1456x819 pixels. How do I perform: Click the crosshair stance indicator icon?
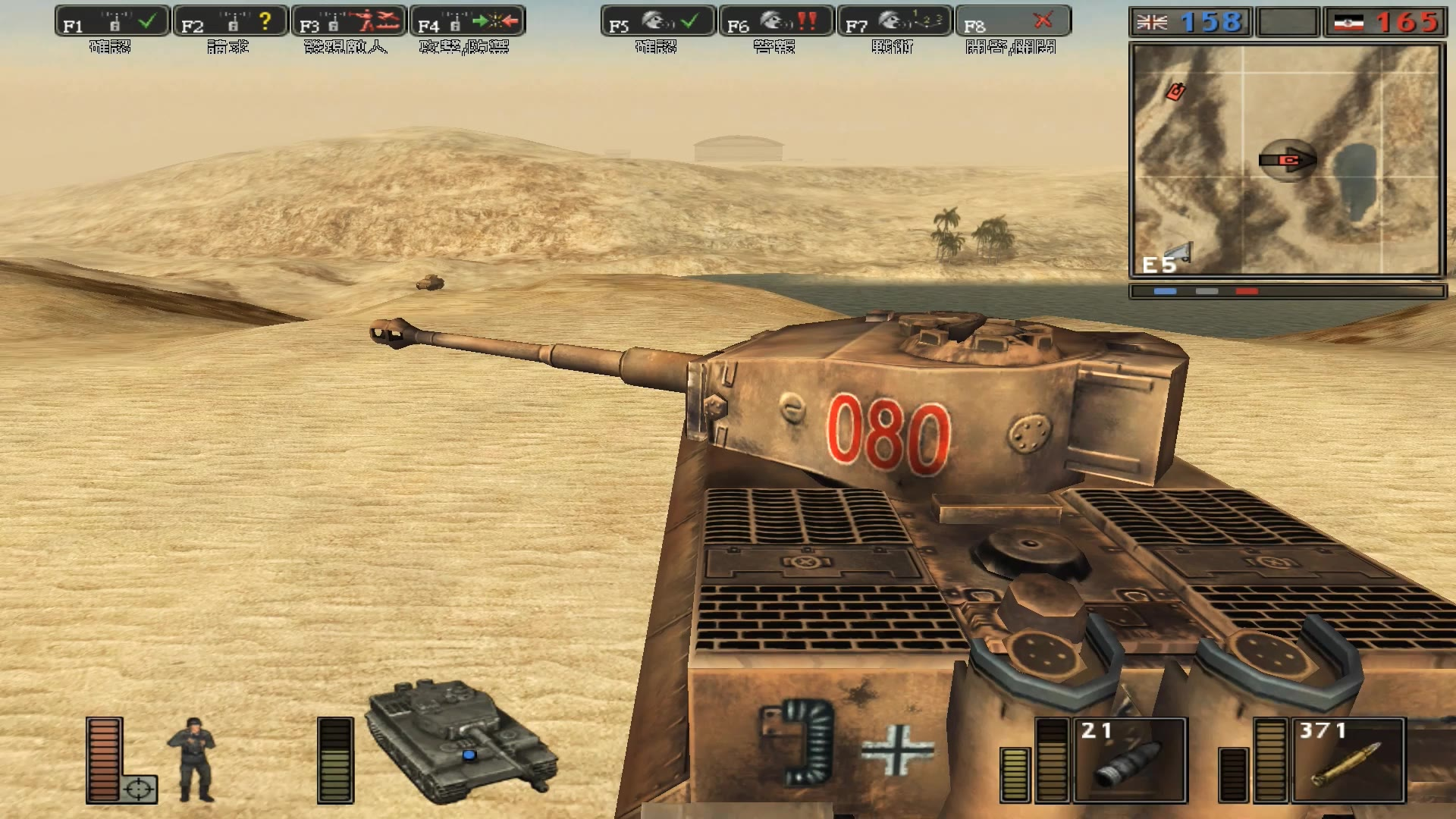click(x=139, y=789)
